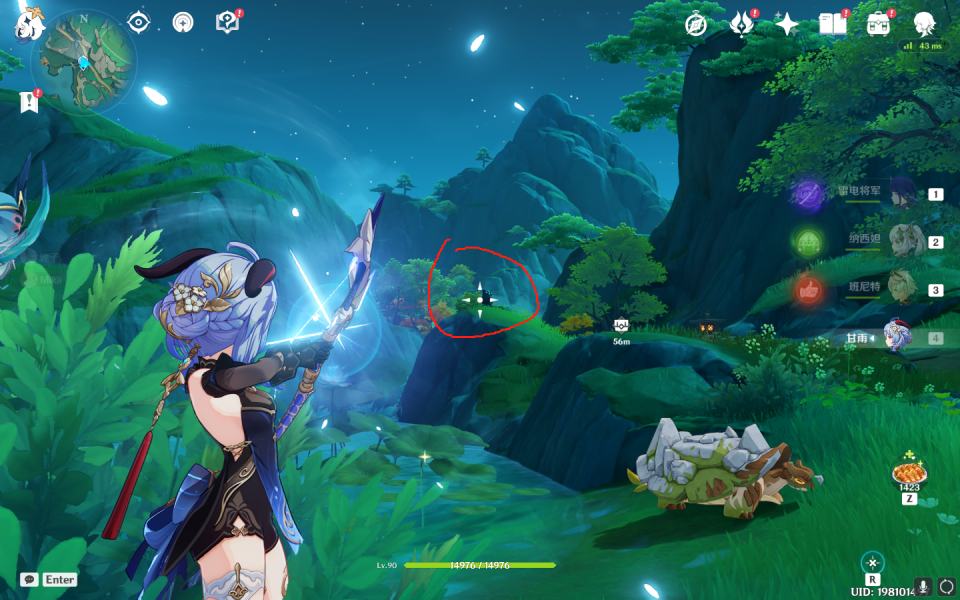
Task: Open the character profile head icon
Action: (x=925, y=24)
